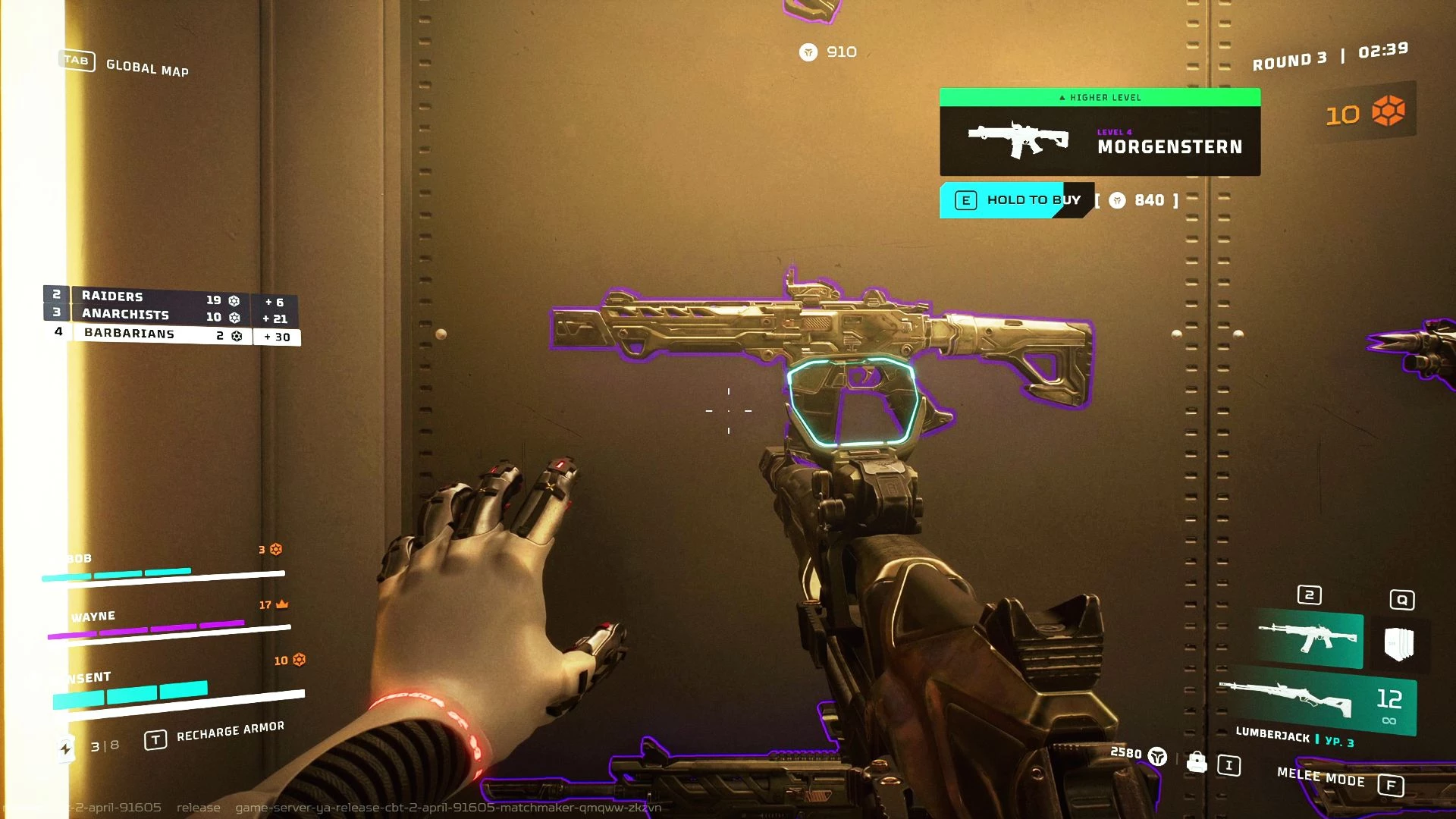The width and height of the screenshot is (1456, 819).
Task: Open the Global Map label
Action: 147,68
